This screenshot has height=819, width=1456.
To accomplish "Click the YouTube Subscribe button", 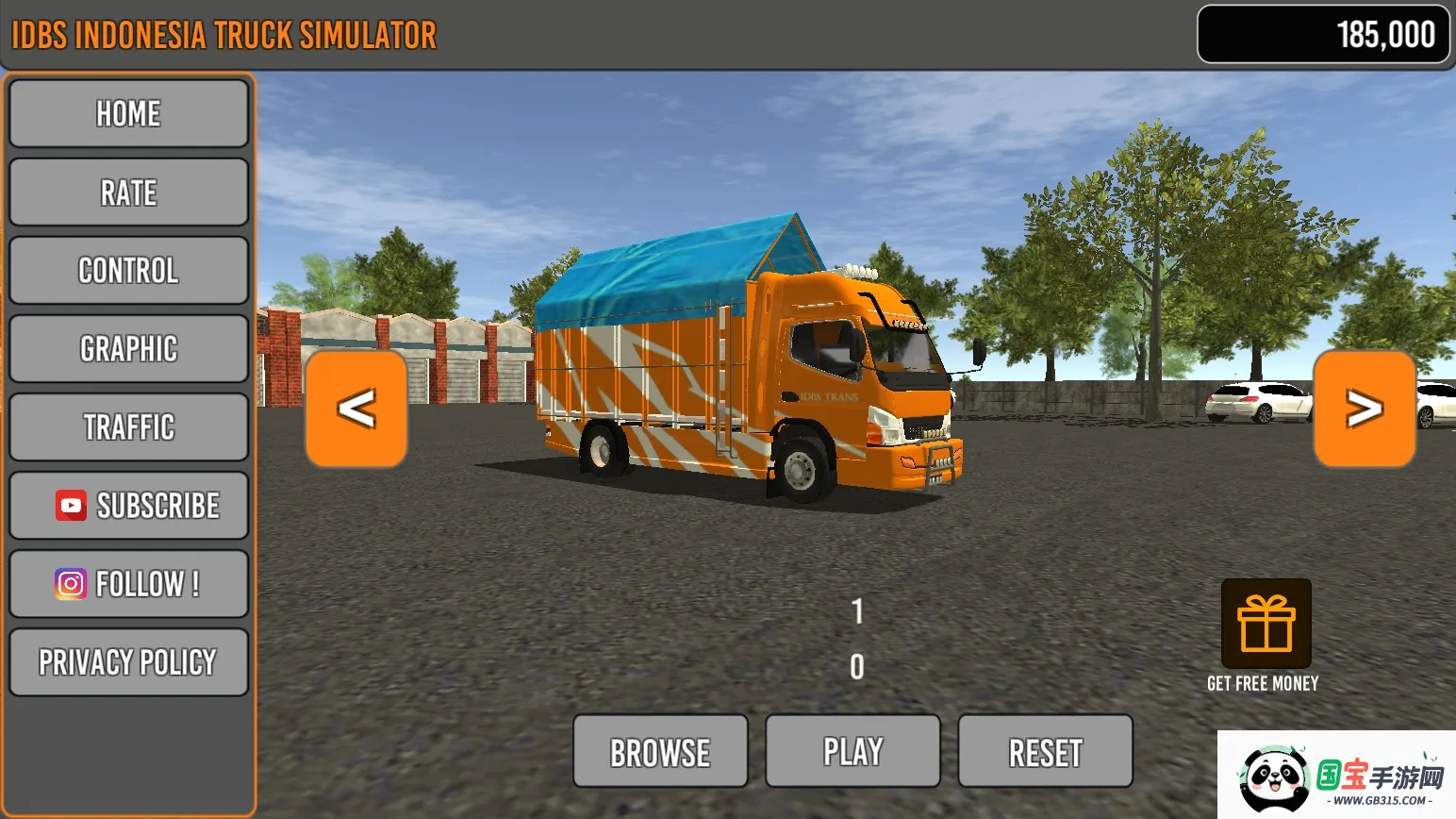I will [128, 506].
